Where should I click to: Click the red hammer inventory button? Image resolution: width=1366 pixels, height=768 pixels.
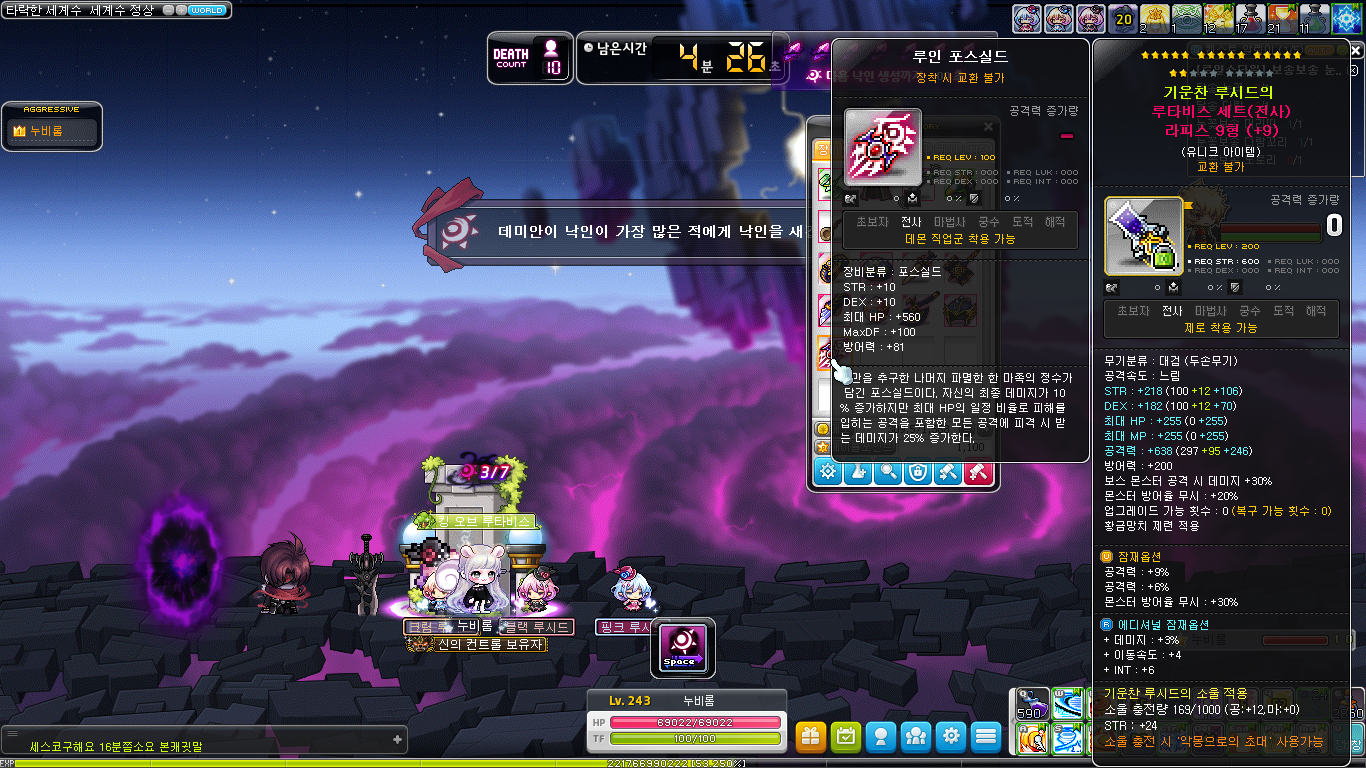(978, 472)
